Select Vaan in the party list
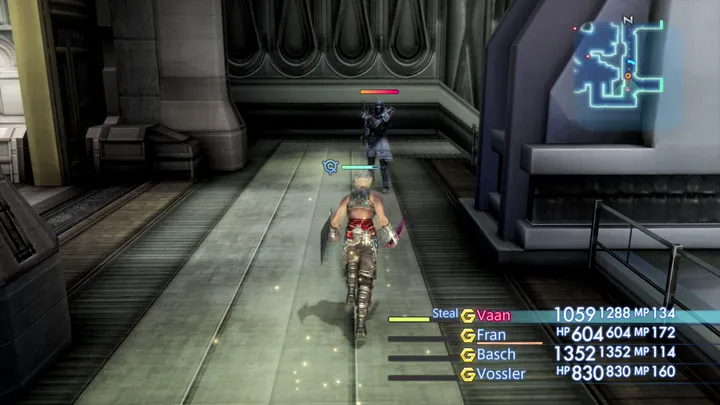720x405 pixels. pyautogui.click(x=494, y=315)
